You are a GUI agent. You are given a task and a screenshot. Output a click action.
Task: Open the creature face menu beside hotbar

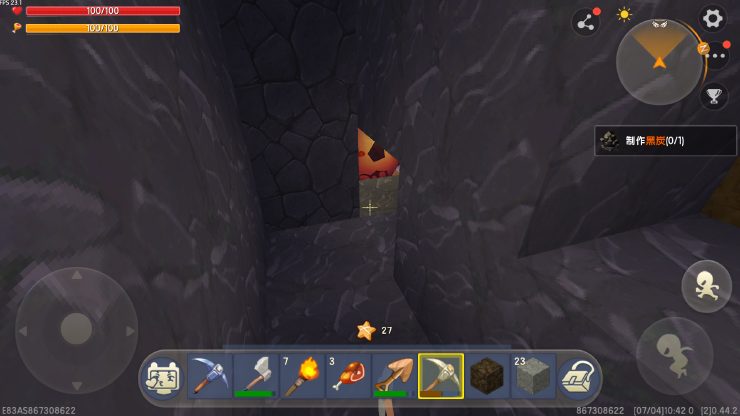coord(164,377)
